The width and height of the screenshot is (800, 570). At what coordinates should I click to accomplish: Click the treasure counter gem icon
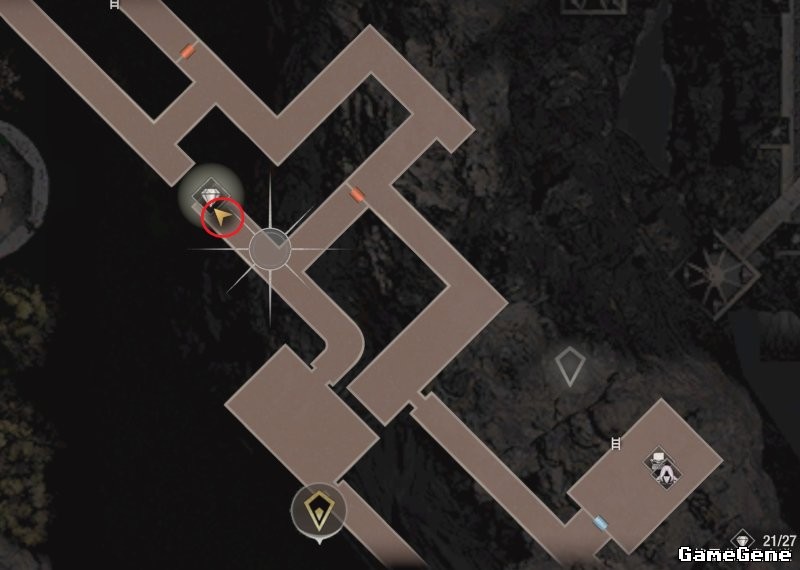tap(741, 539)
